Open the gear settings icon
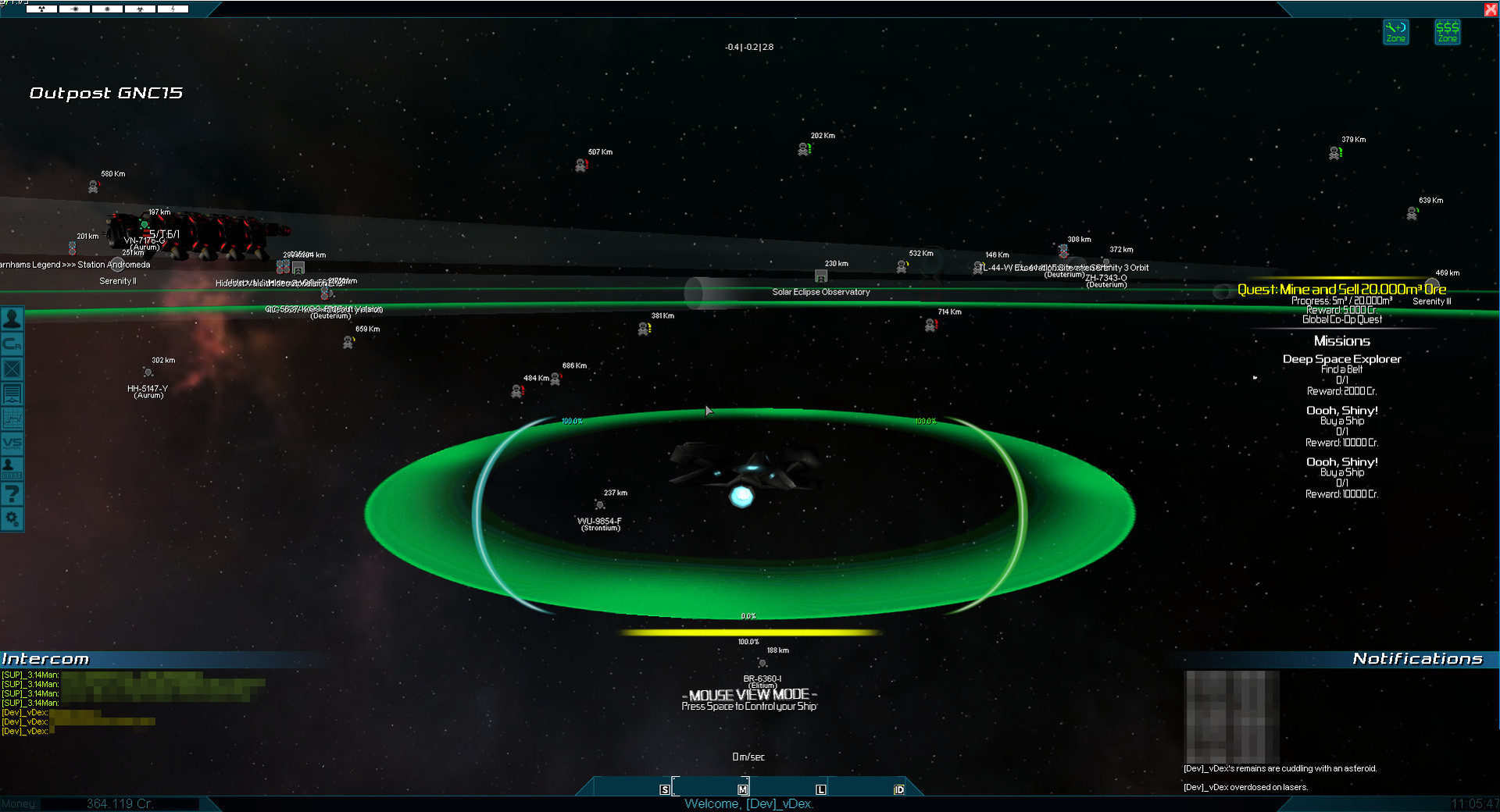This screenshot has width=1500, height=812. pyautogui.click(x=12, y=518)
